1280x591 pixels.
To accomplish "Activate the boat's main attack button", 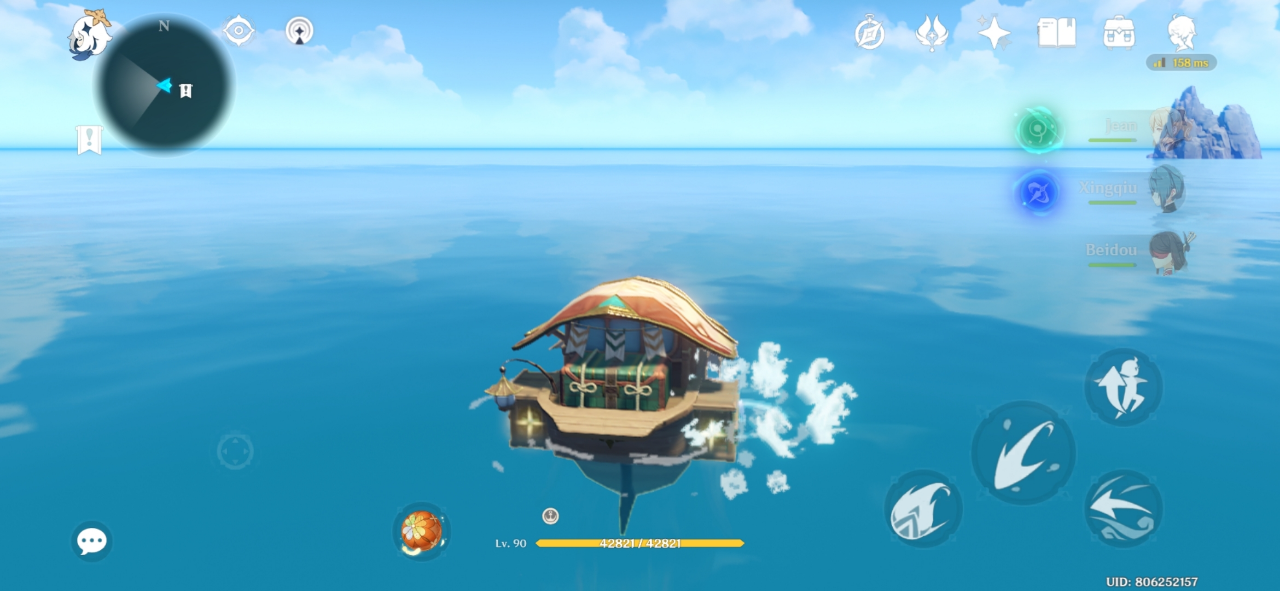I will [1022, 453].
